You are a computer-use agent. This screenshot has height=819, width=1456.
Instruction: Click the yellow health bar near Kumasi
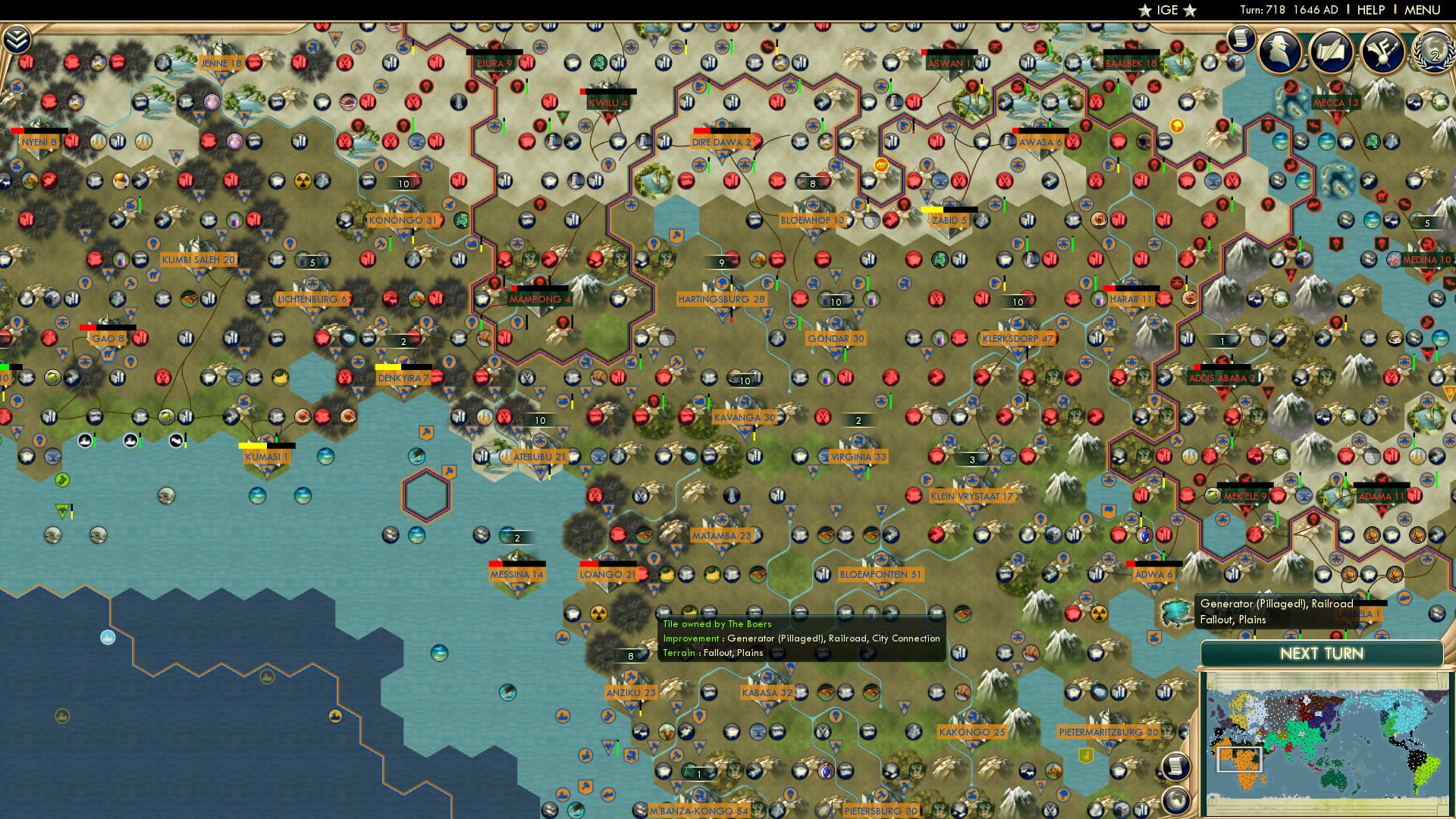(253, 446)
